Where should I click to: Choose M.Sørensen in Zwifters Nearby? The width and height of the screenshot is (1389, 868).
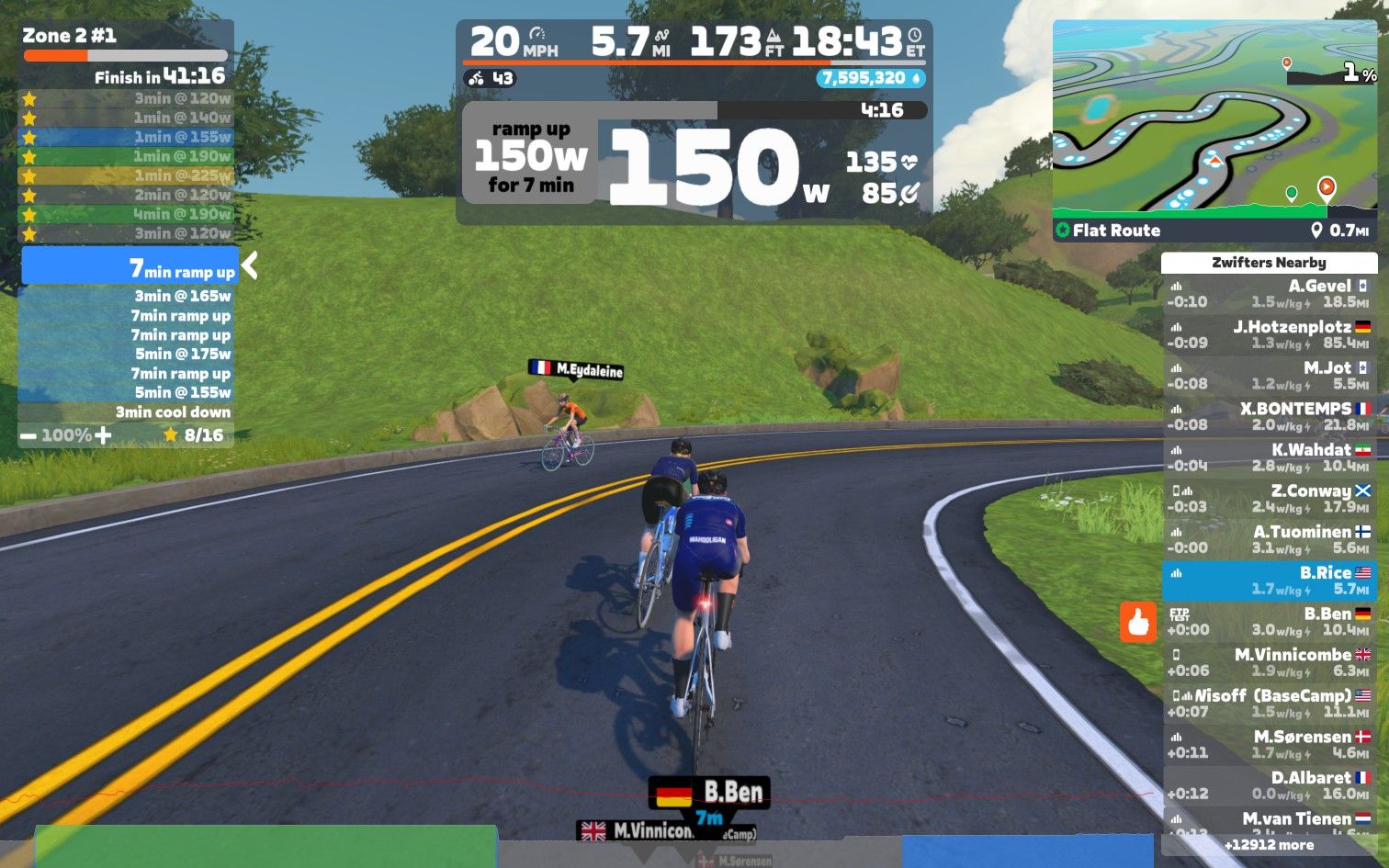point(1268,744)
